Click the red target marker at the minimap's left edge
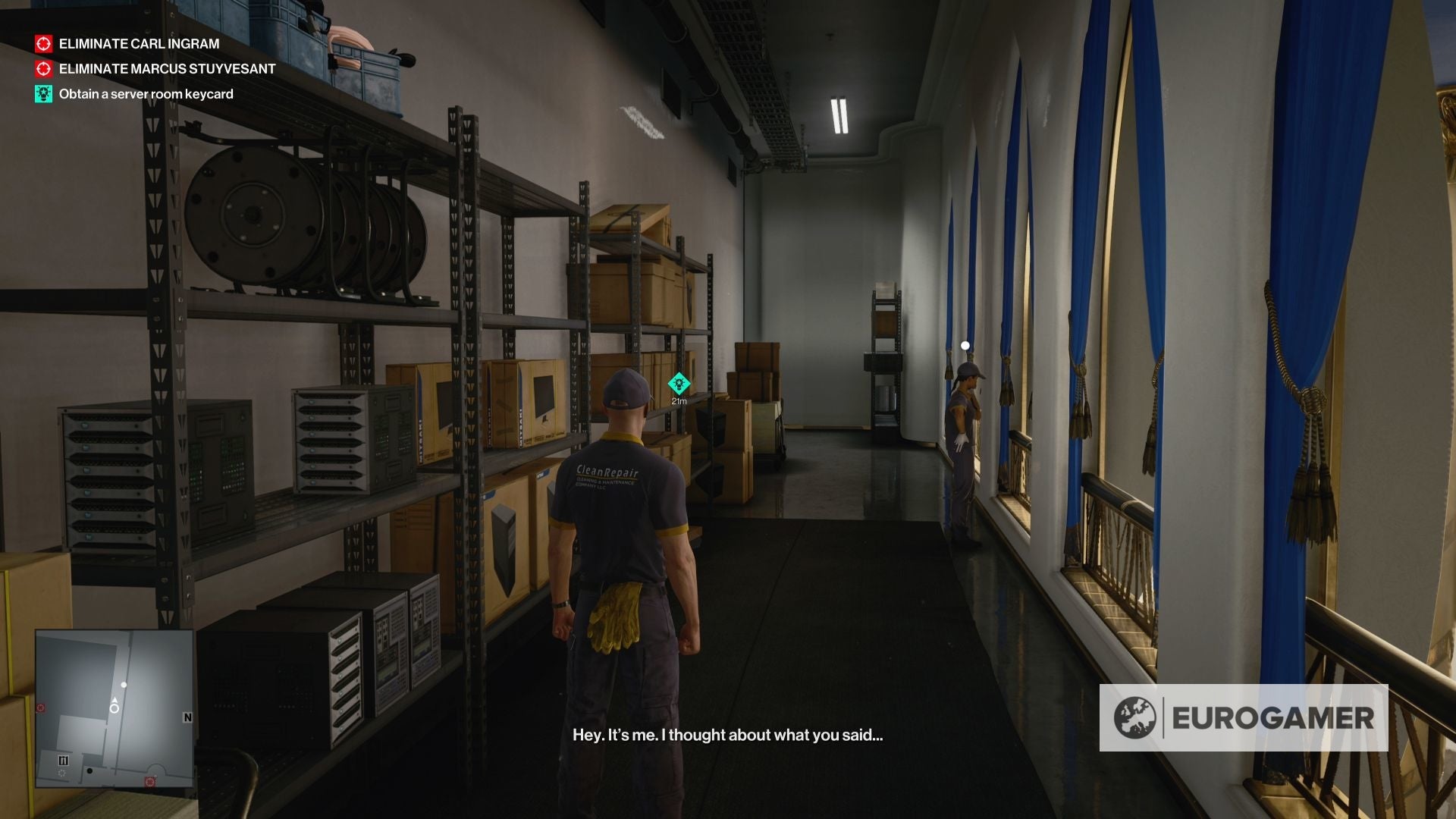The height and width of the screenshot is (819, 1456). (x=40, y=708)
